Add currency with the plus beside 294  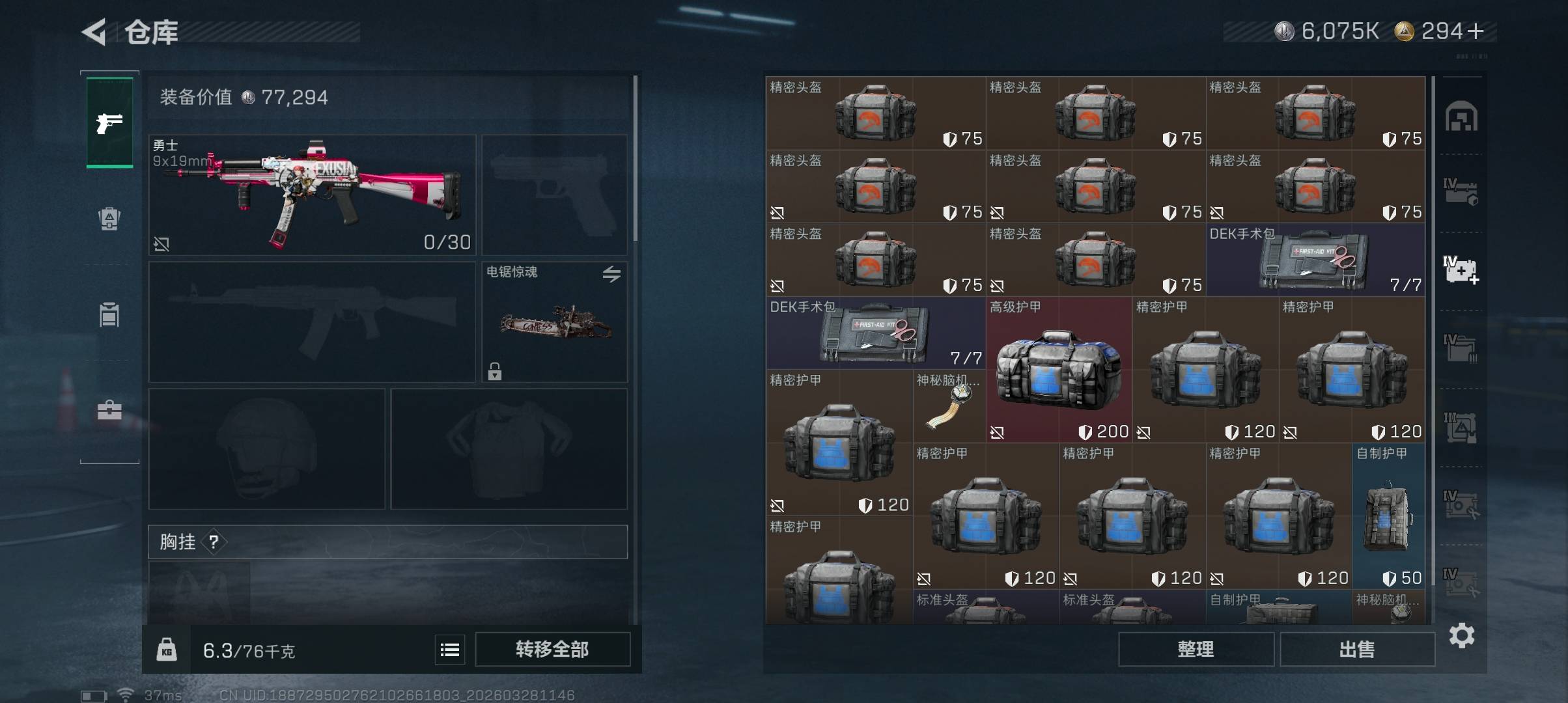click(1476, 31)
